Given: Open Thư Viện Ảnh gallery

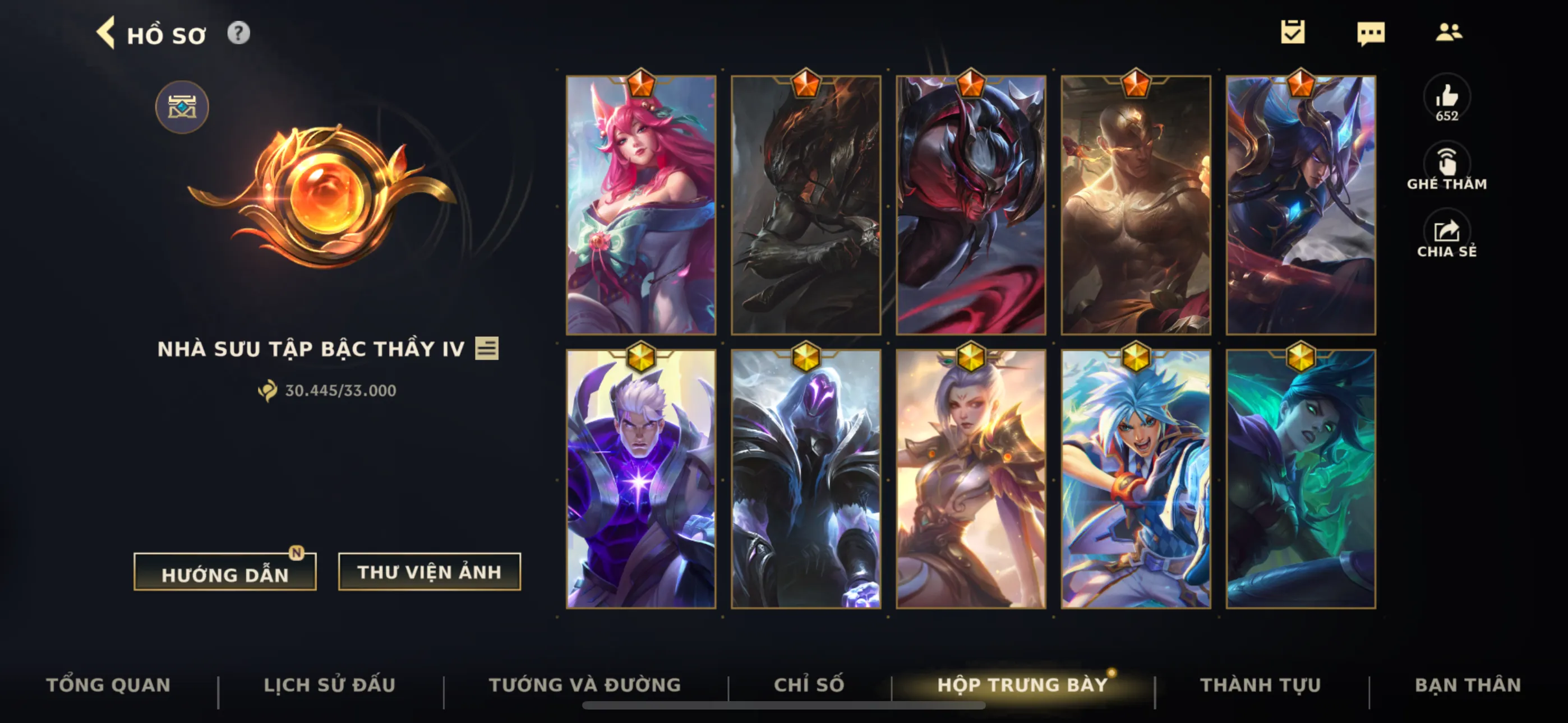Looking at the screenshot, I should pos(429,572).
